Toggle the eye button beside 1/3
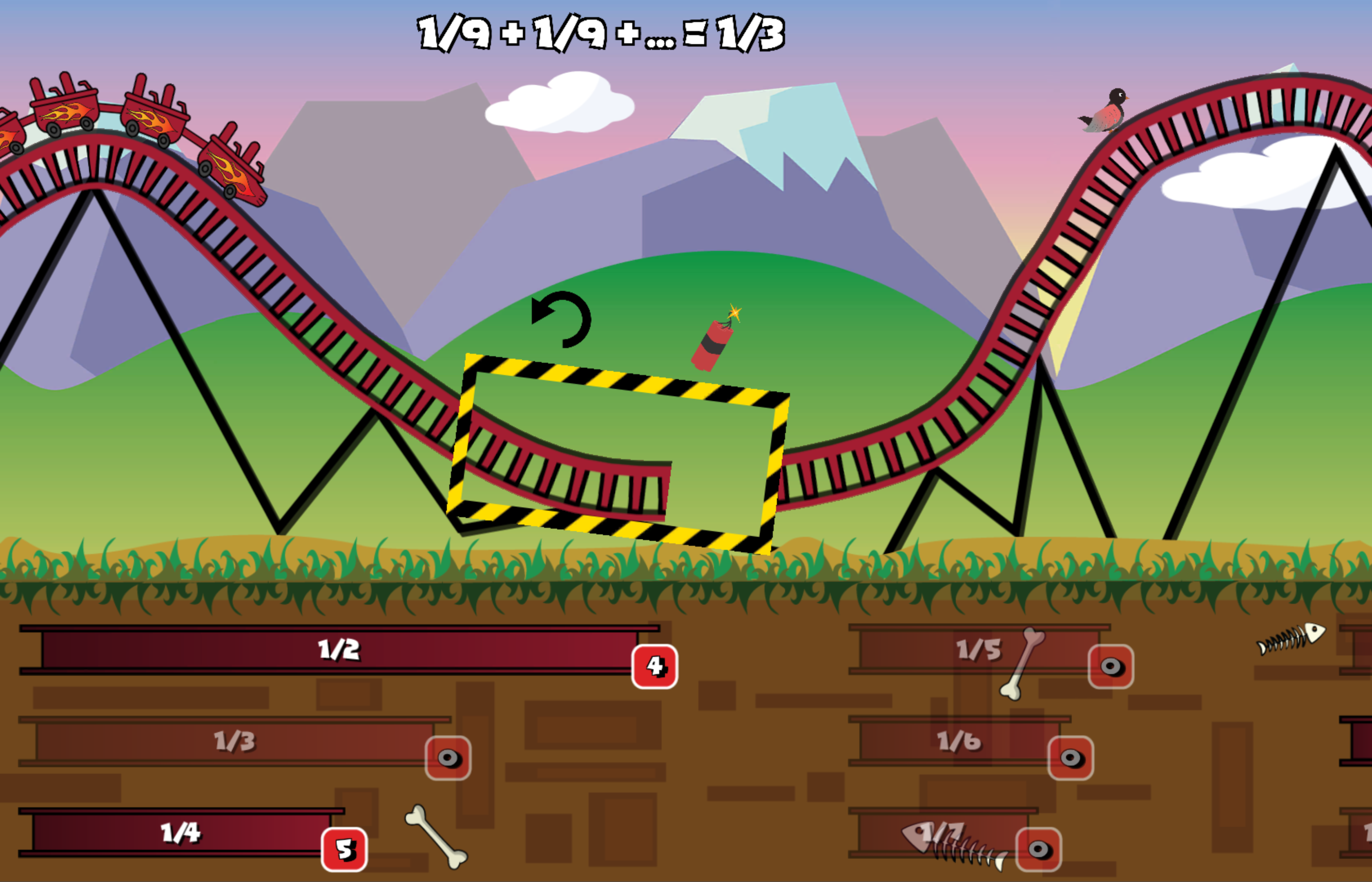 448,758
